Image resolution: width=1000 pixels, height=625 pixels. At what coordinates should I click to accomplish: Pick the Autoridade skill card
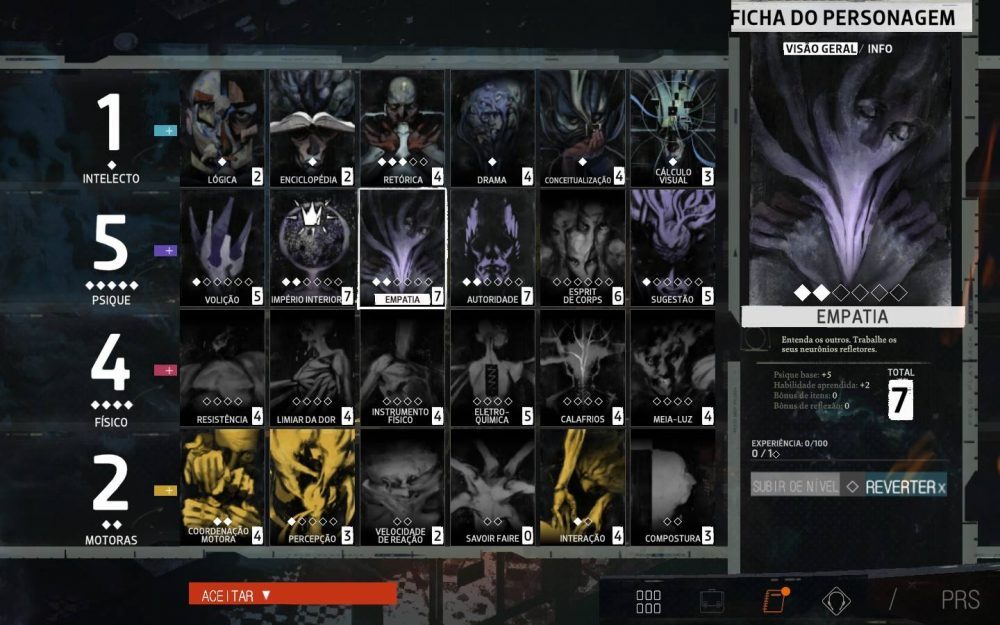coord(492,248)
